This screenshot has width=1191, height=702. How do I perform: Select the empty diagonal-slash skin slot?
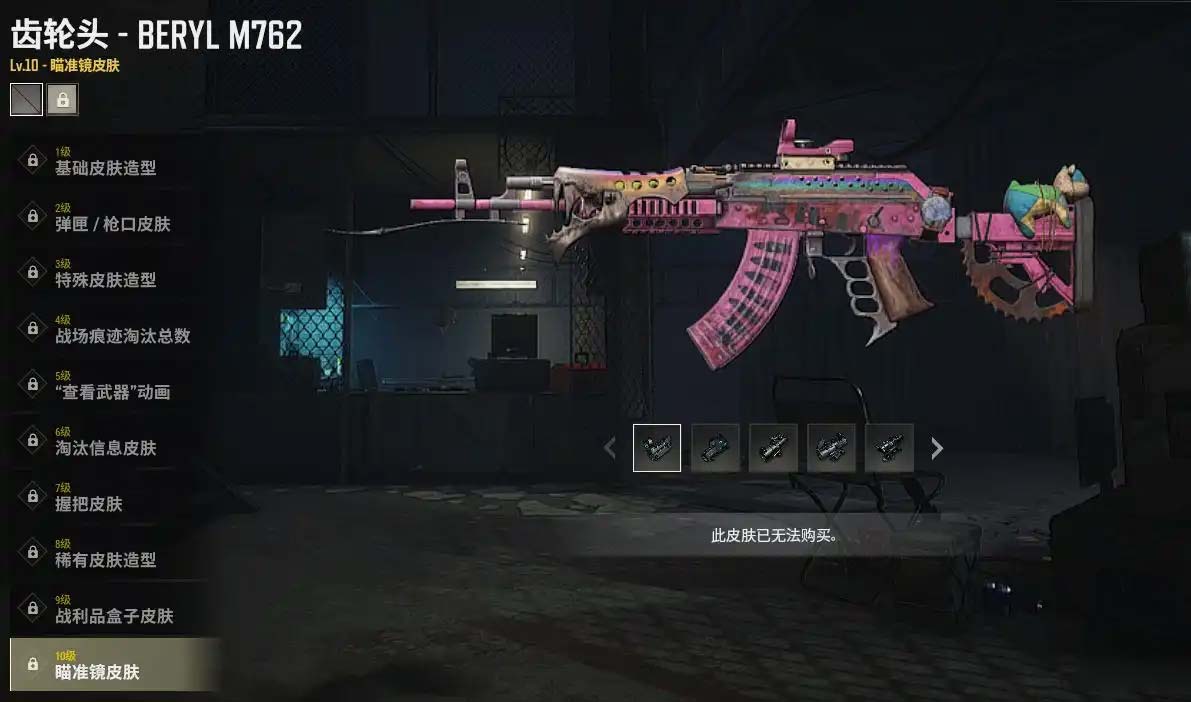pyautogui.click(x=26, y=99)
